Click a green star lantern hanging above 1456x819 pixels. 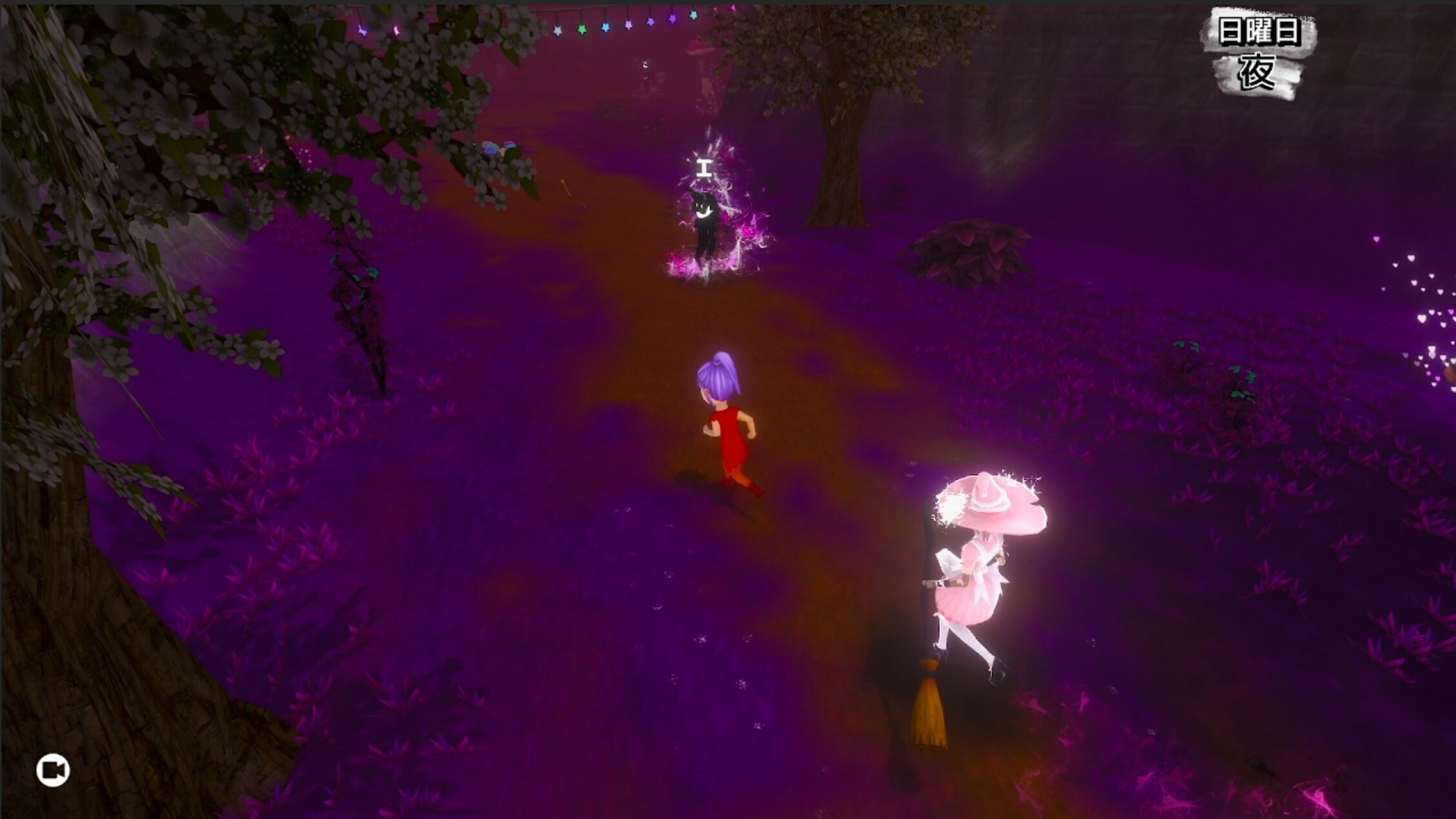[583, 28]
